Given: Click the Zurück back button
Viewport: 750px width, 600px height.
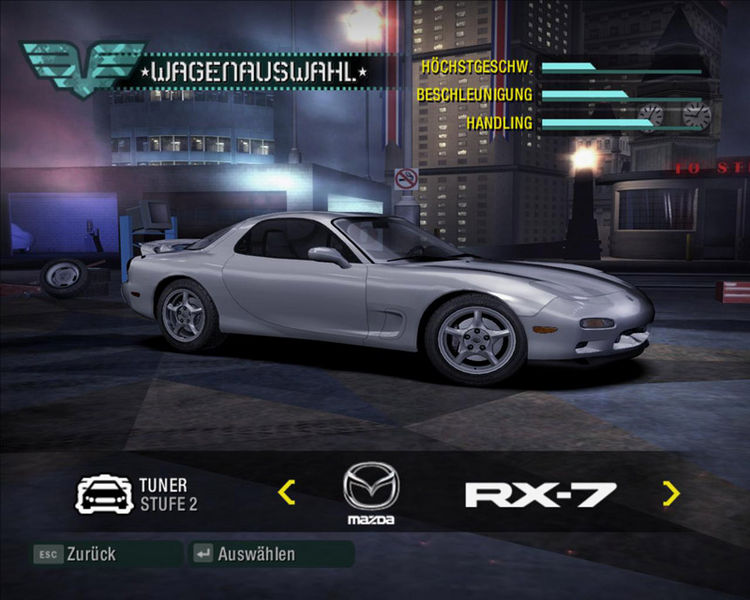Looking at the screenshot, I should pyautogui.click(x=78, y=554).
